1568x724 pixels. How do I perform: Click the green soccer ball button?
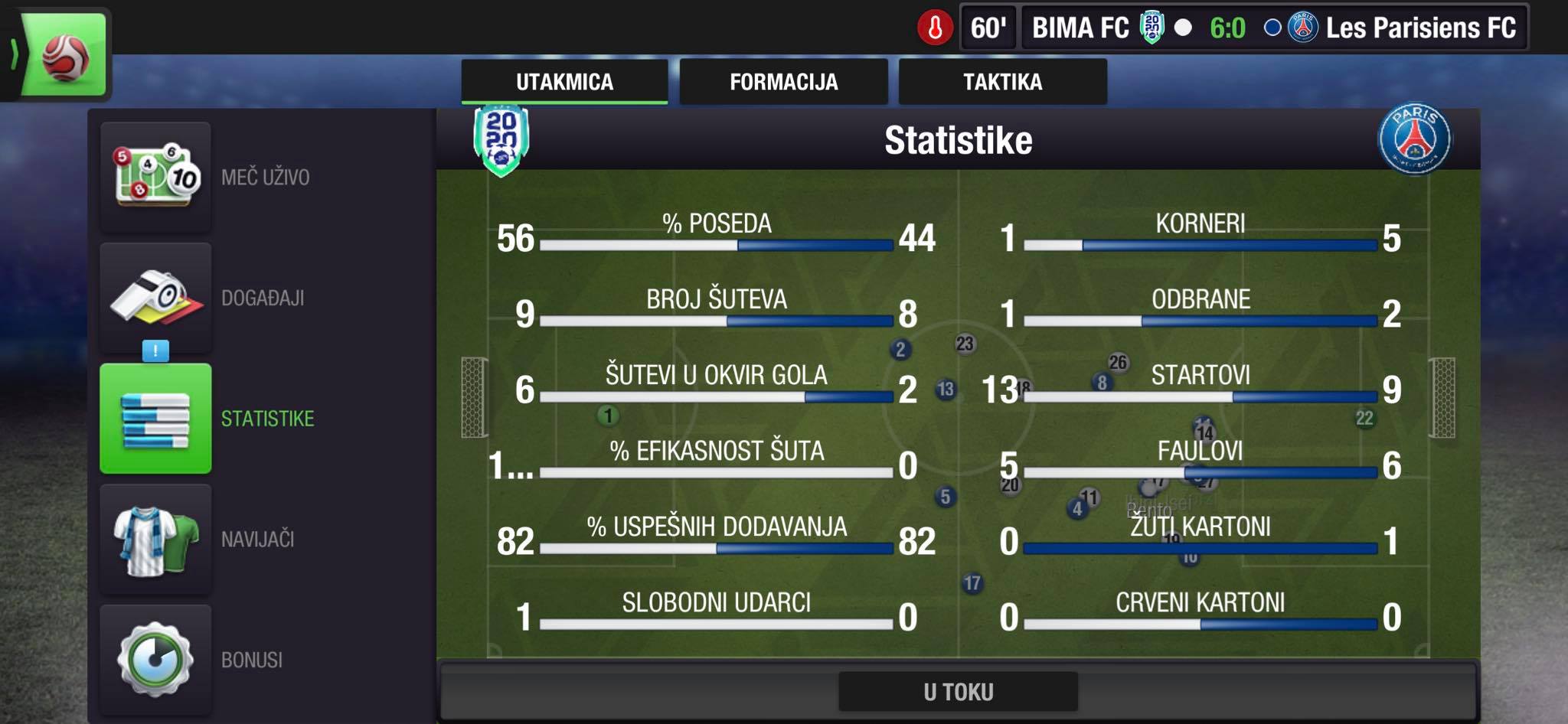tap(64, 56)
